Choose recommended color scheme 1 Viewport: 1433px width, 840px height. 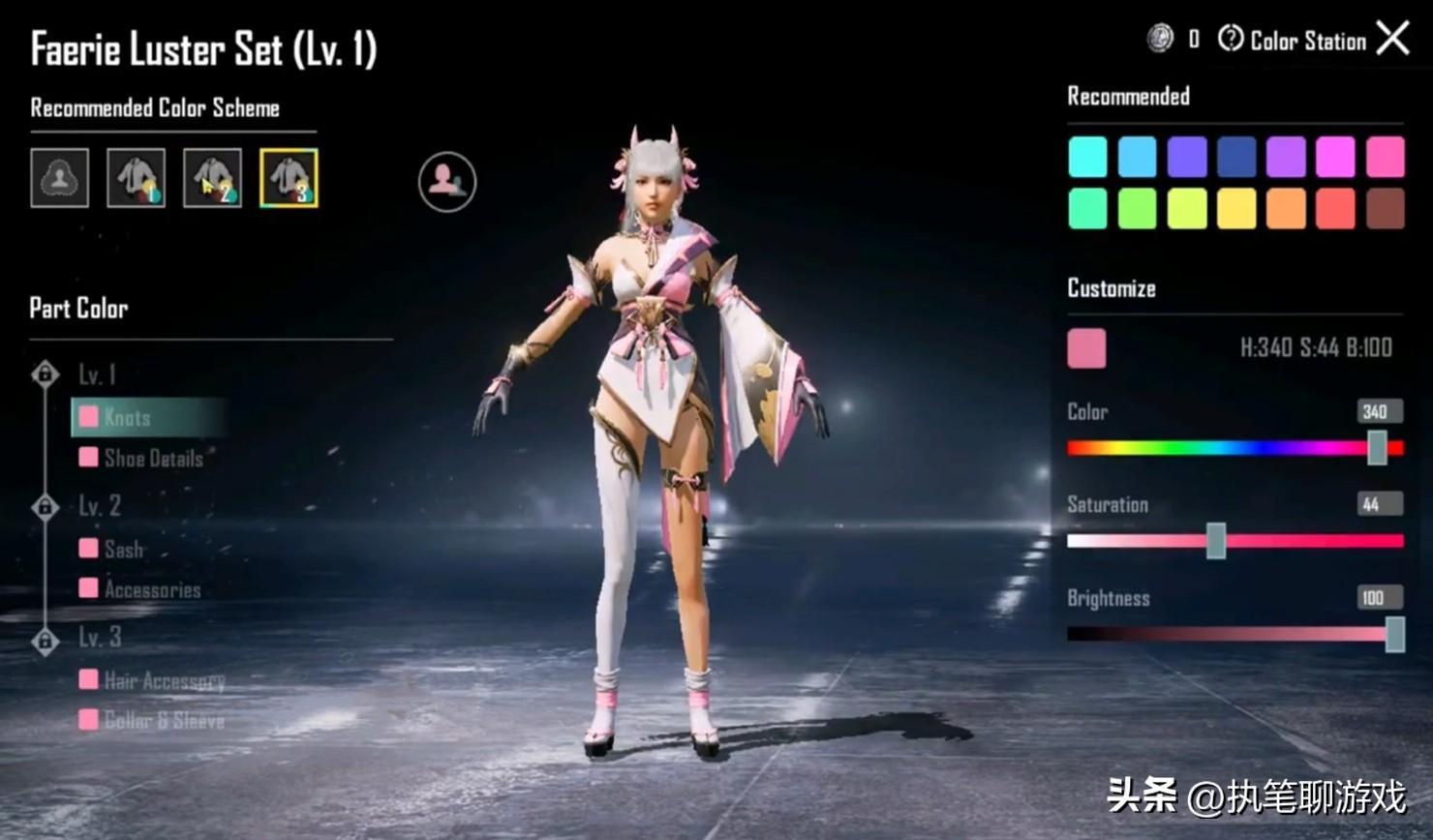pos(136,178)
